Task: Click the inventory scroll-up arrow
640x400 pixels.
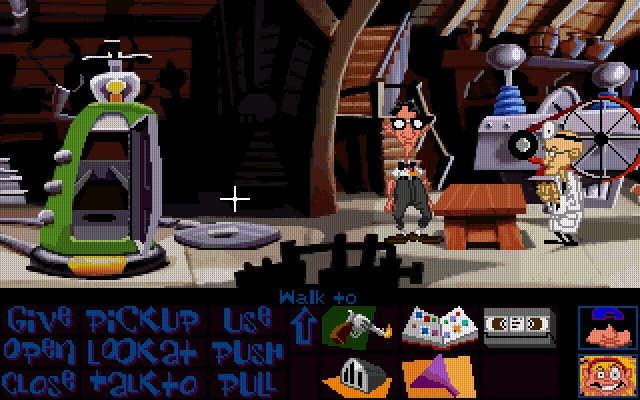Action: [301, 325]
